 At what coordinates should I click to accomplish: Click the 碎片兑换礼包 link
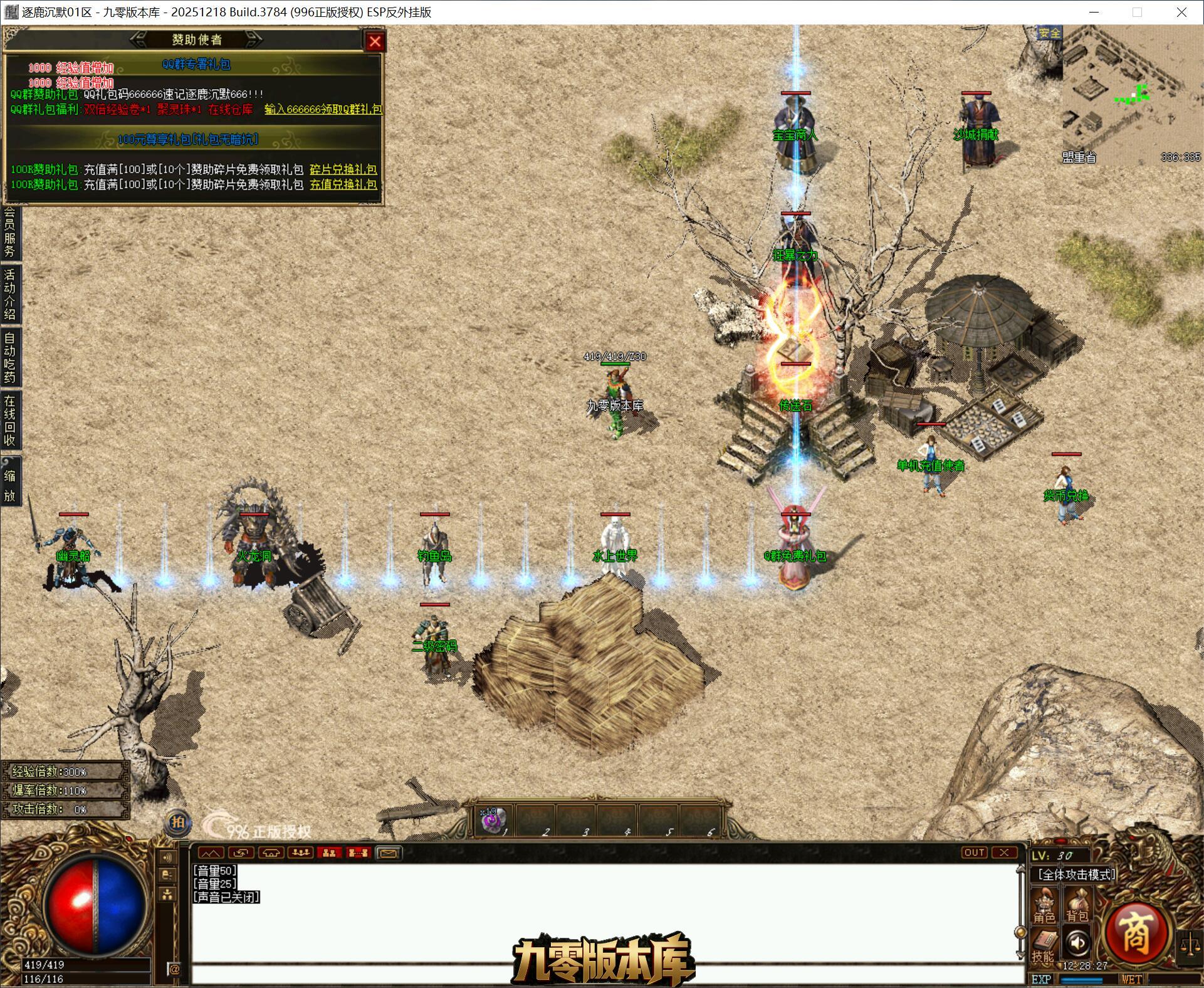(x=343, y=169)
